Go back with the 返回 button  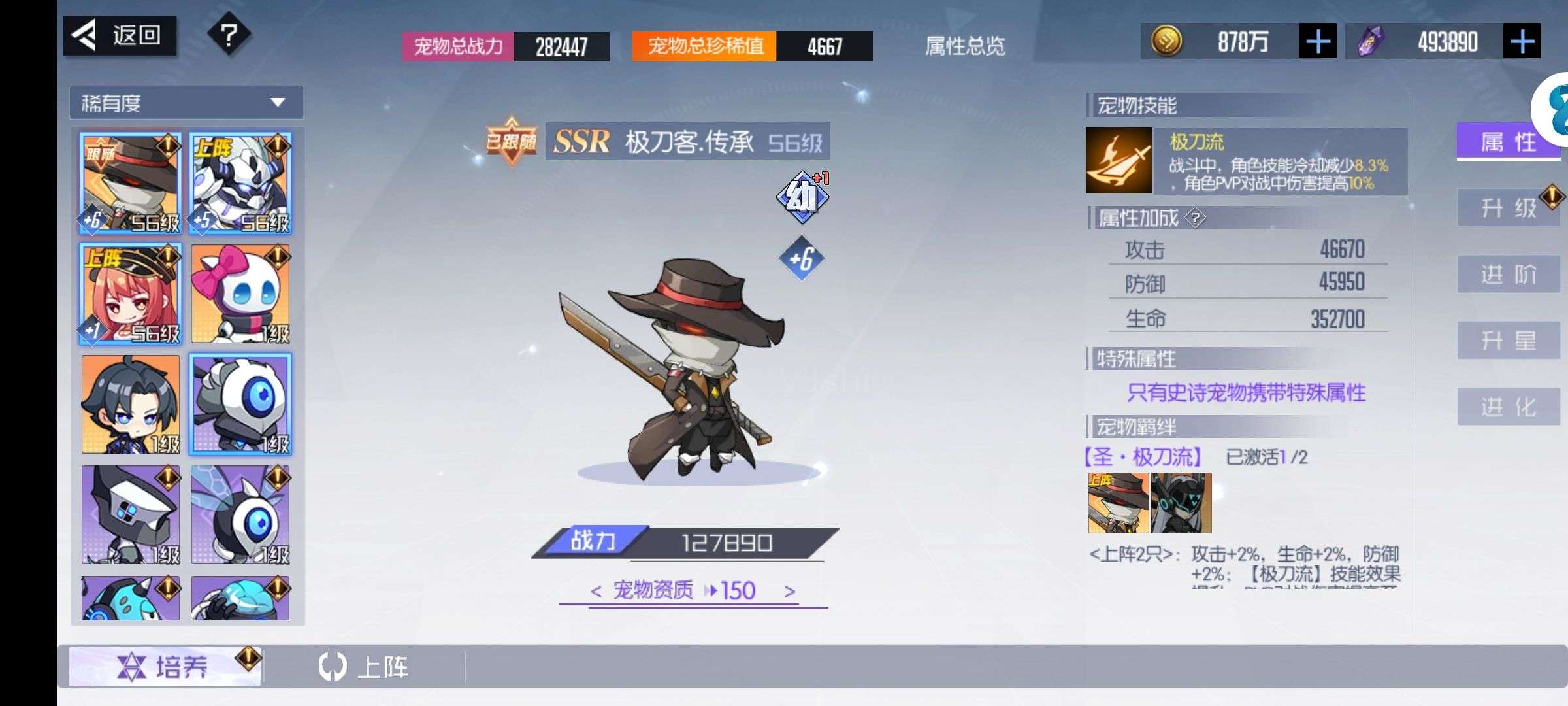[120, 35]
